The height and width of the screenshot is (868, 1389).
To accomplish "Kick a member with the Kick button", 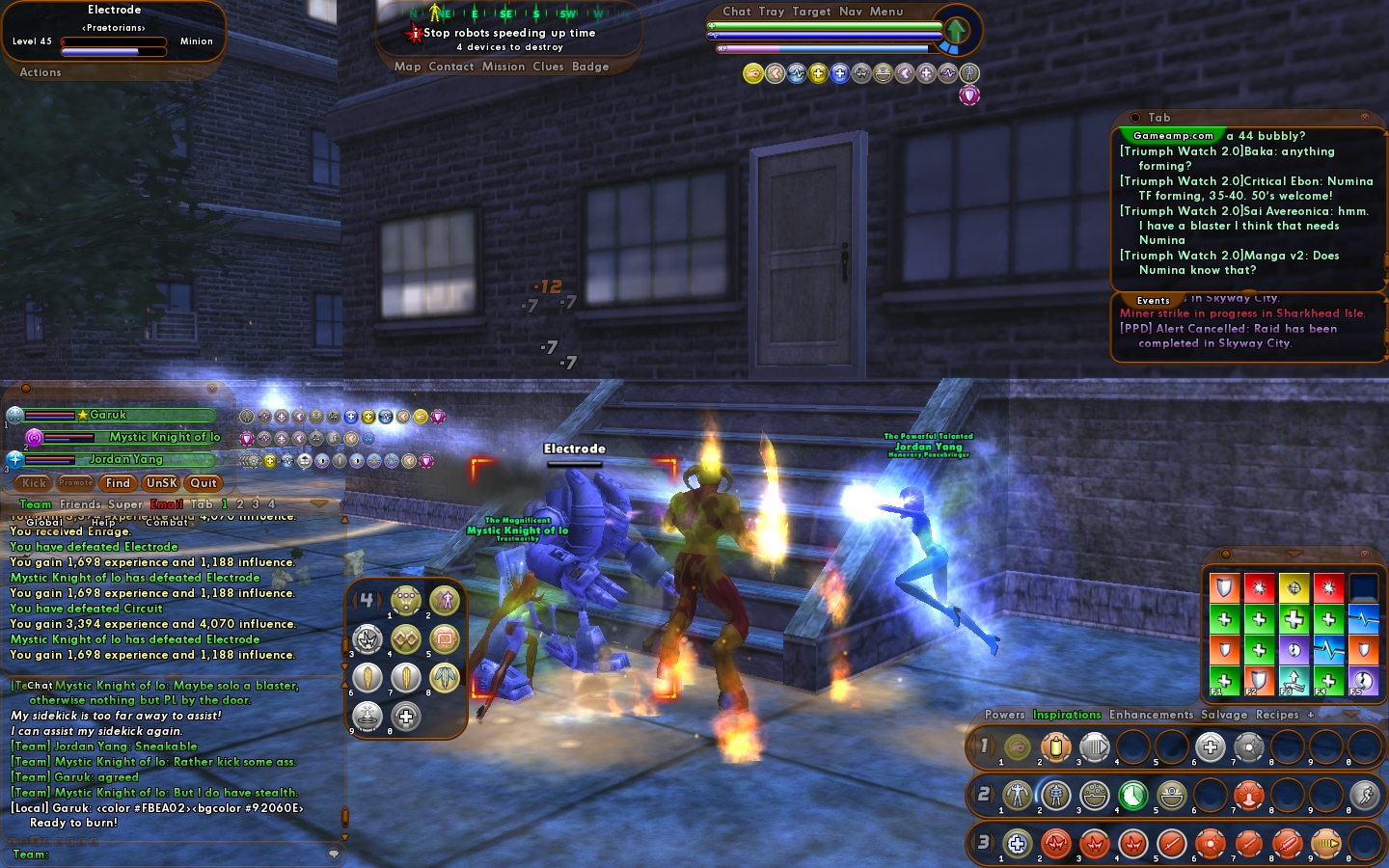I will pos(35,483).
